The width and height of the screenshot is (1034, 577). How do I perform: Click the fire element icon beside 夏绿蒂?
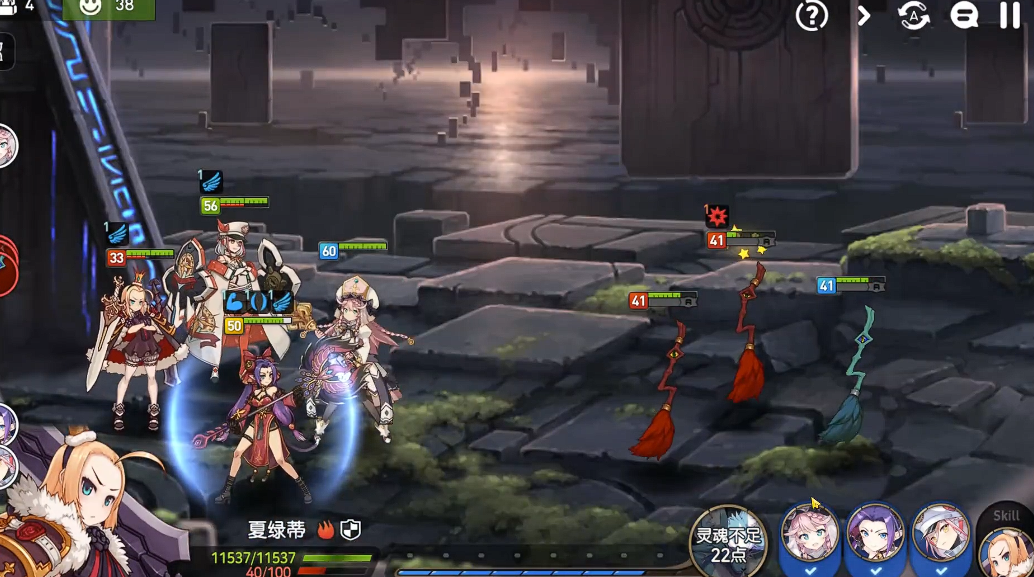tap(326, 530)
